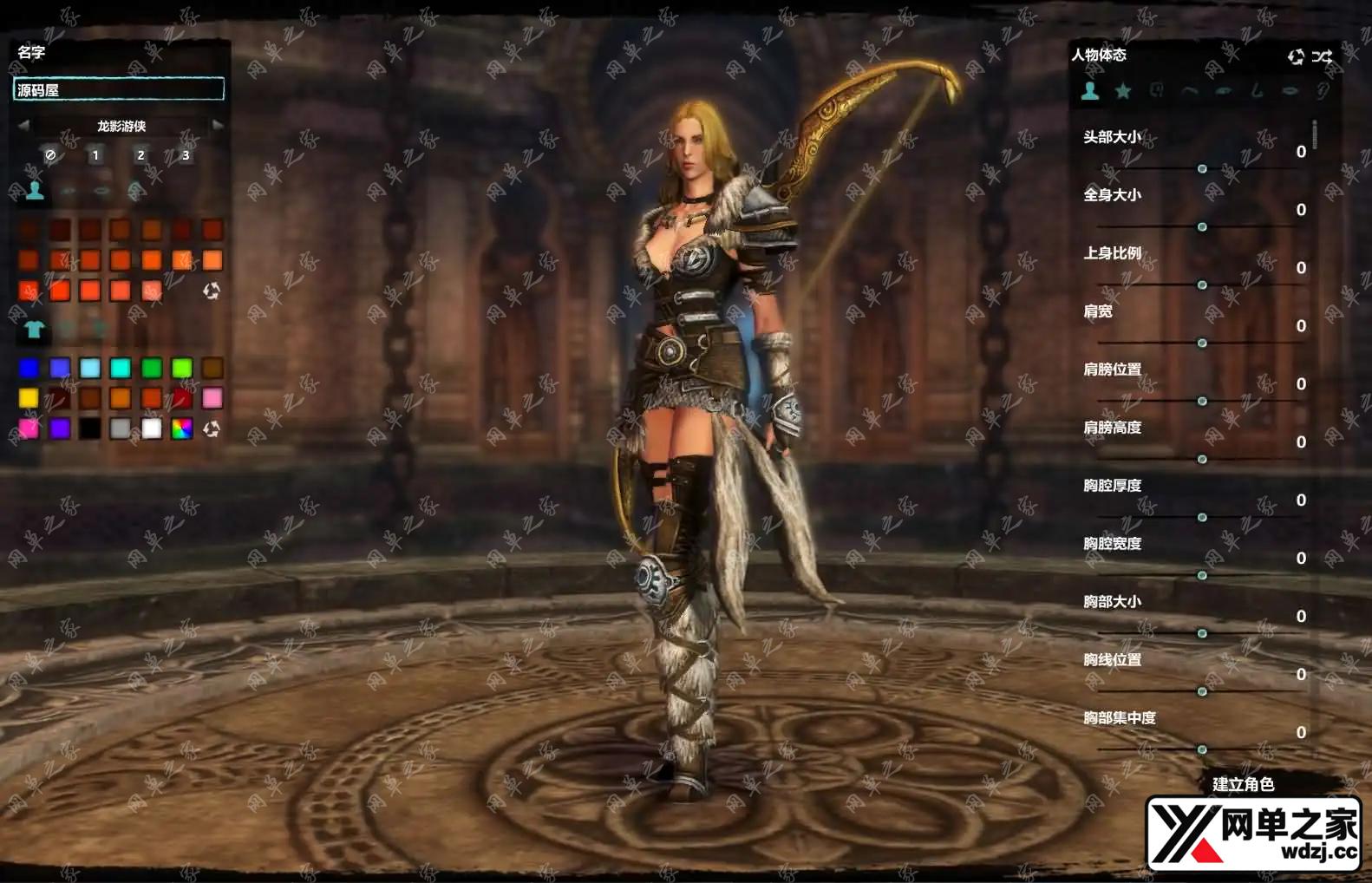Randomize the character body with shuffle icon
This screenshot has width=1372, height=883.
[x=1322, y=56]
